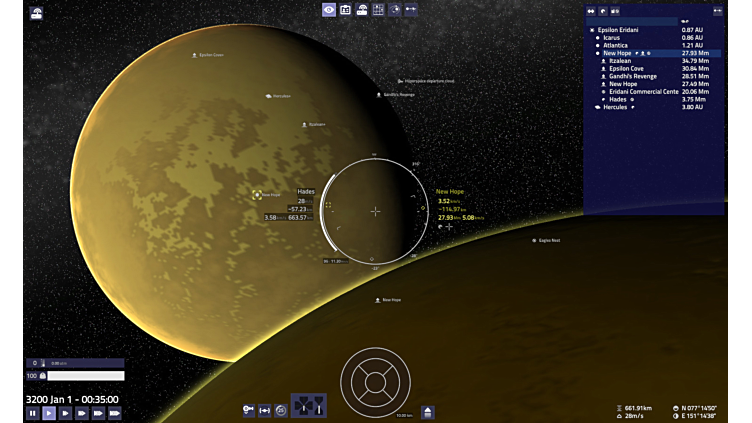Click the object list's top-right collapse button
752x423 pixels.
click(717, 11)
